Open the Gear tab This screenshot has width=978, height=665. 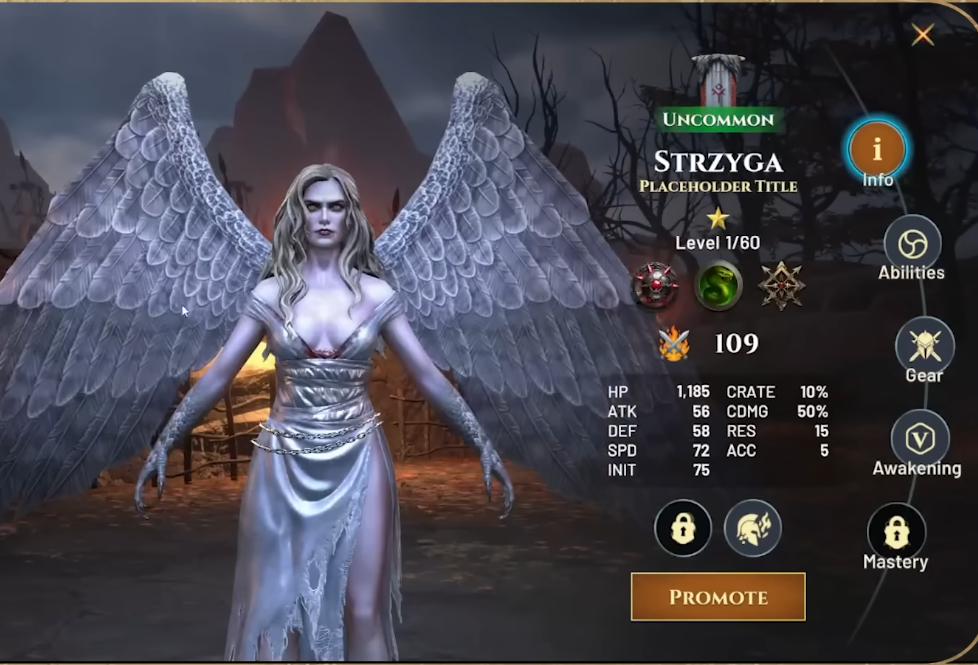924,346
